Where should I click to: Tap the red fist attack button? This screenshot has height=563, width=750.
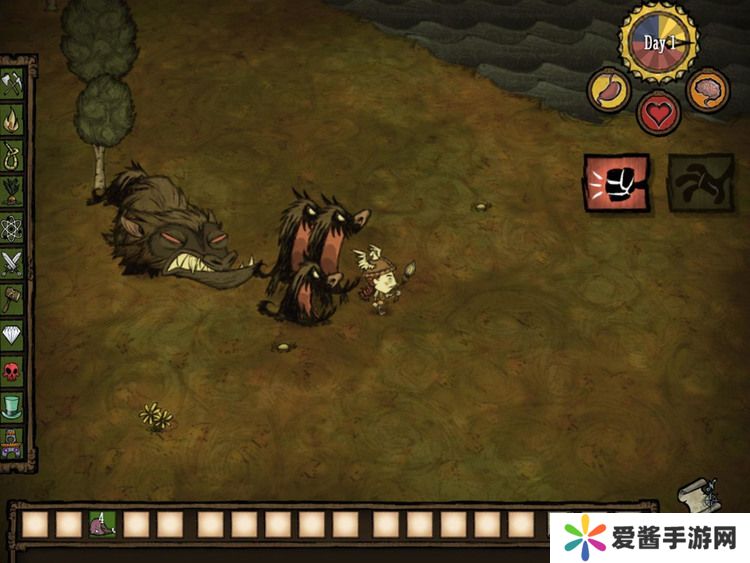pyautogui.click(x=616, y=182)
